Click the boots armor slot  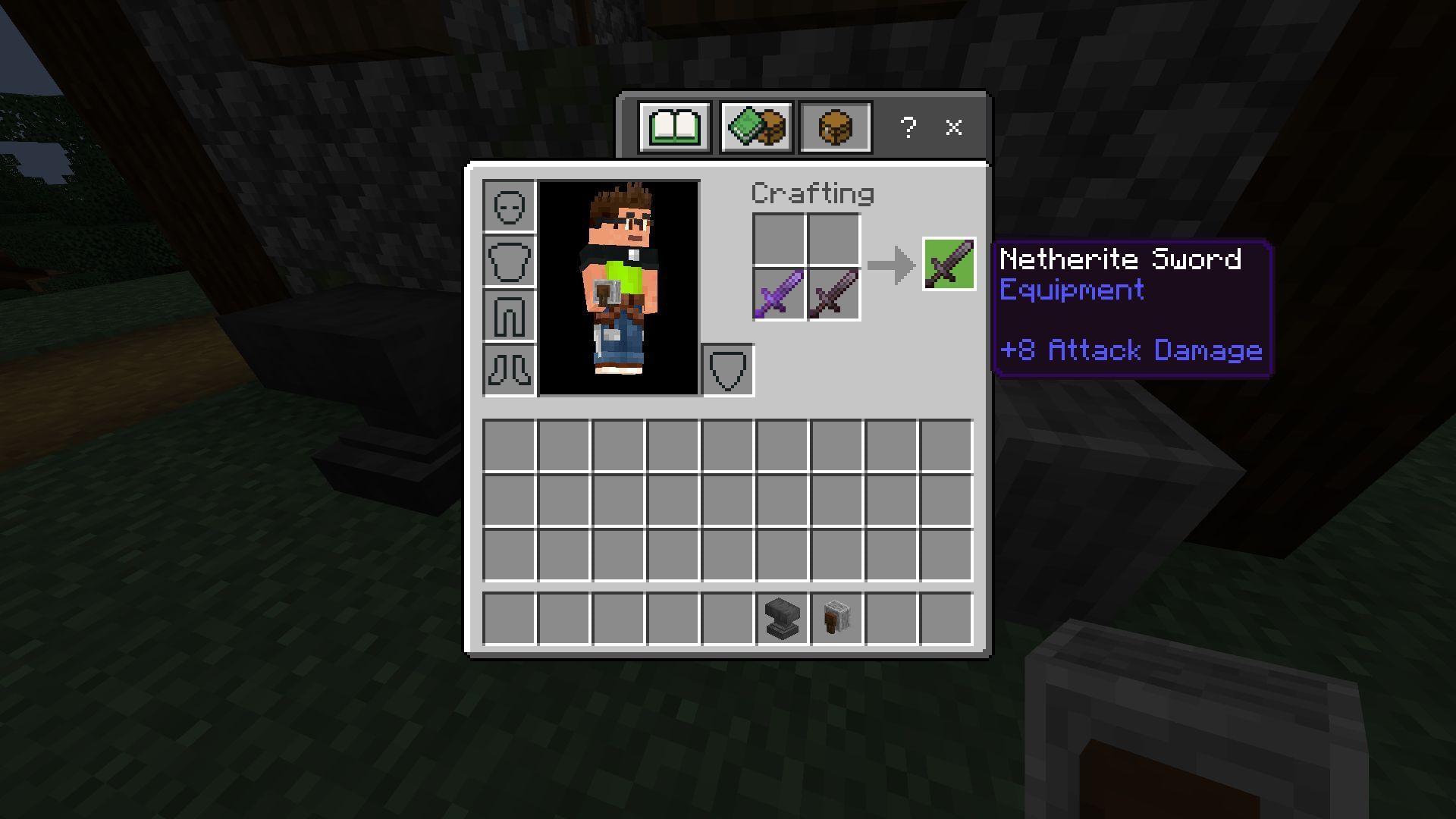click(x=509, y=369)
